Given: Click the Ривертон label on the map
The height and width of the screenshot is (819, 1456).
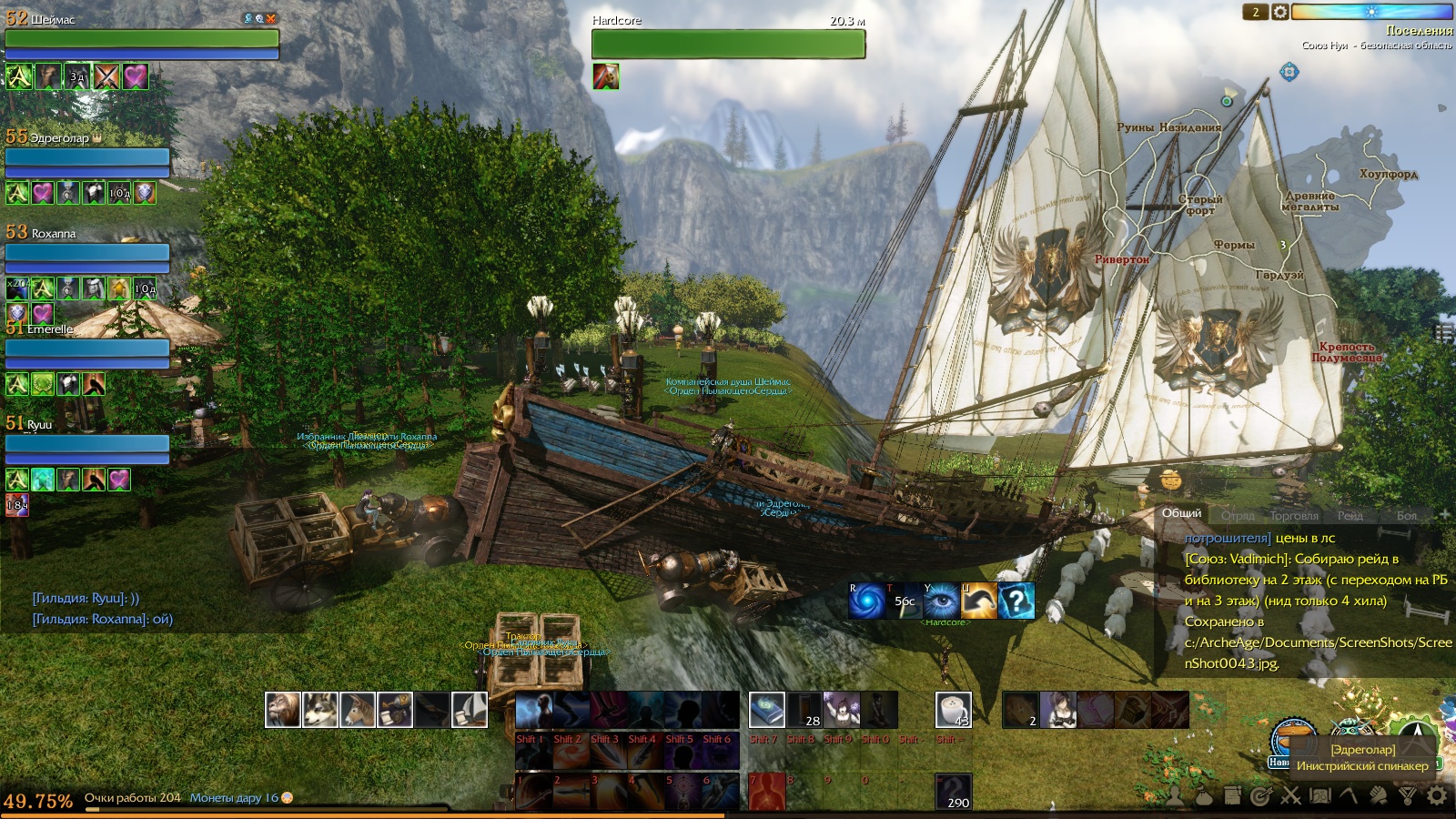Looking at the screenshot, I should click(1121, 259).
